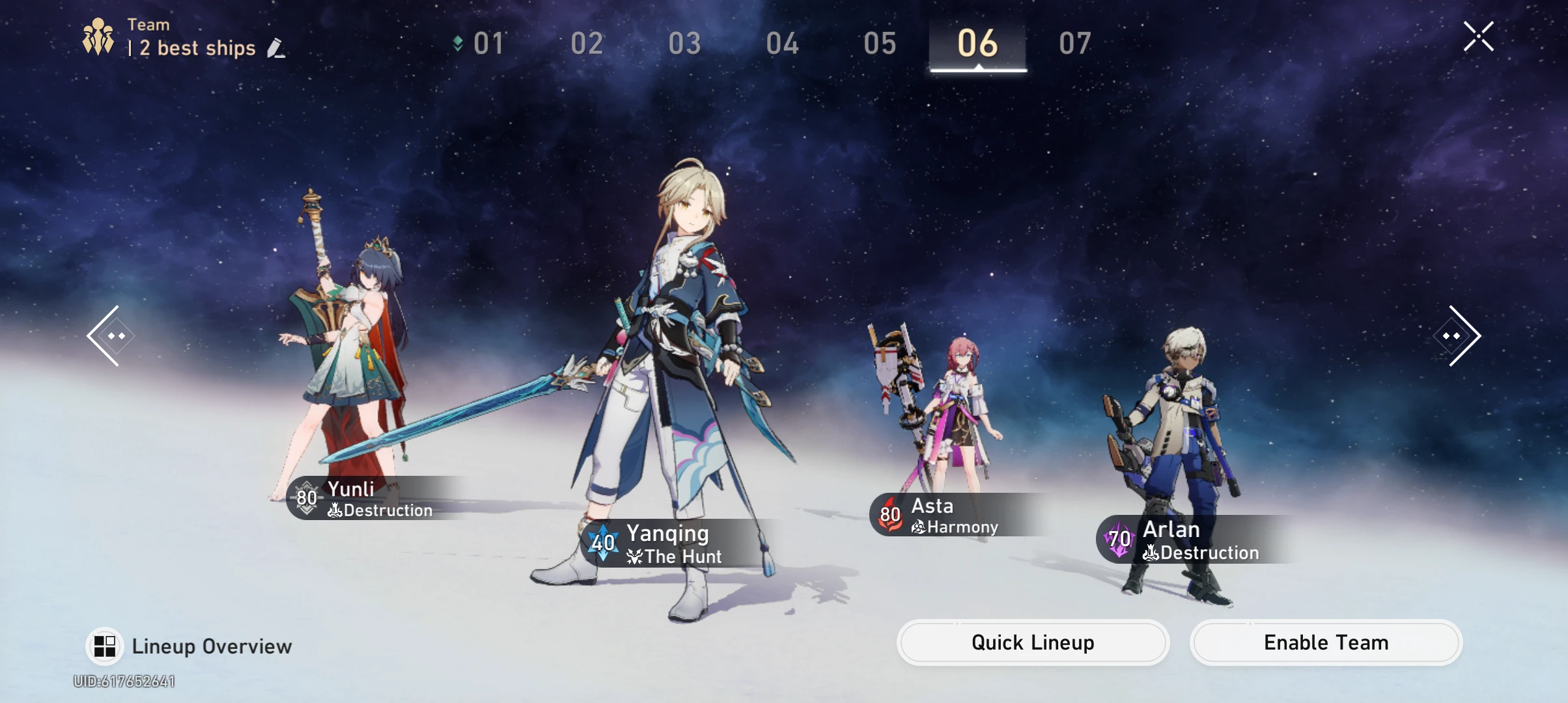Switch to team tab 01
The height and width of the screenshot is (703, 1568).
(x=488, y=44)
